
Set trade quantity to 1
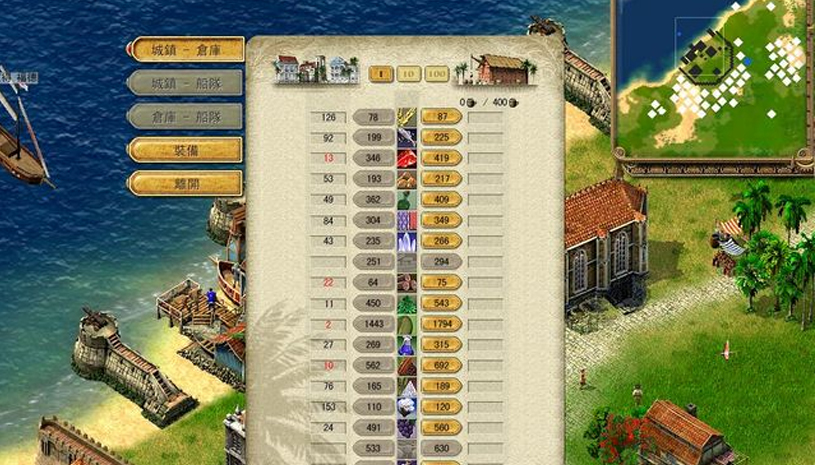pyautogui.click(x=381, y=73)
